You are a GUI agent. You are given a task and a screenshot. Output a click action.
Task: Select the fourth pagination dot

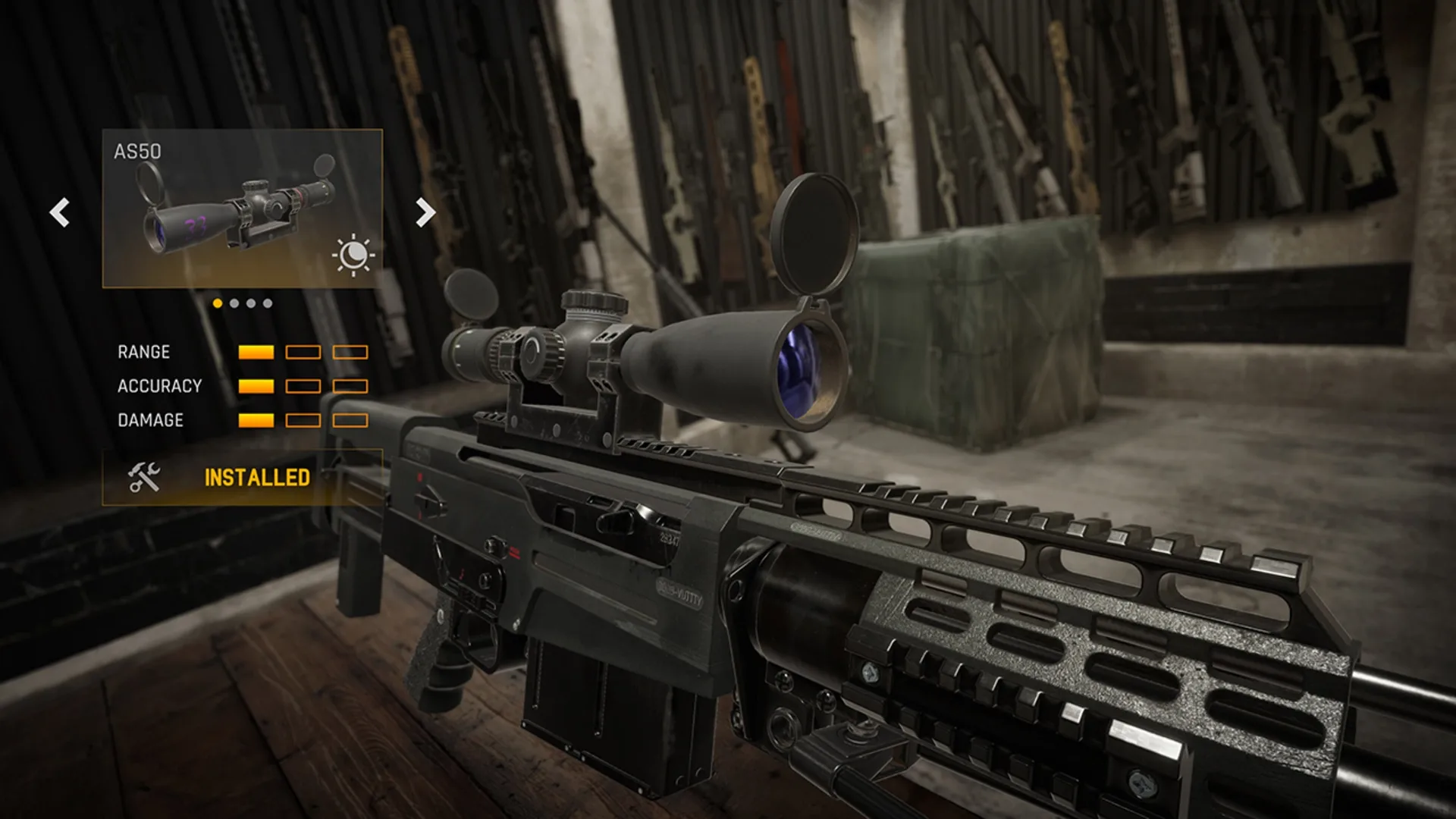[x=267, y=303]
